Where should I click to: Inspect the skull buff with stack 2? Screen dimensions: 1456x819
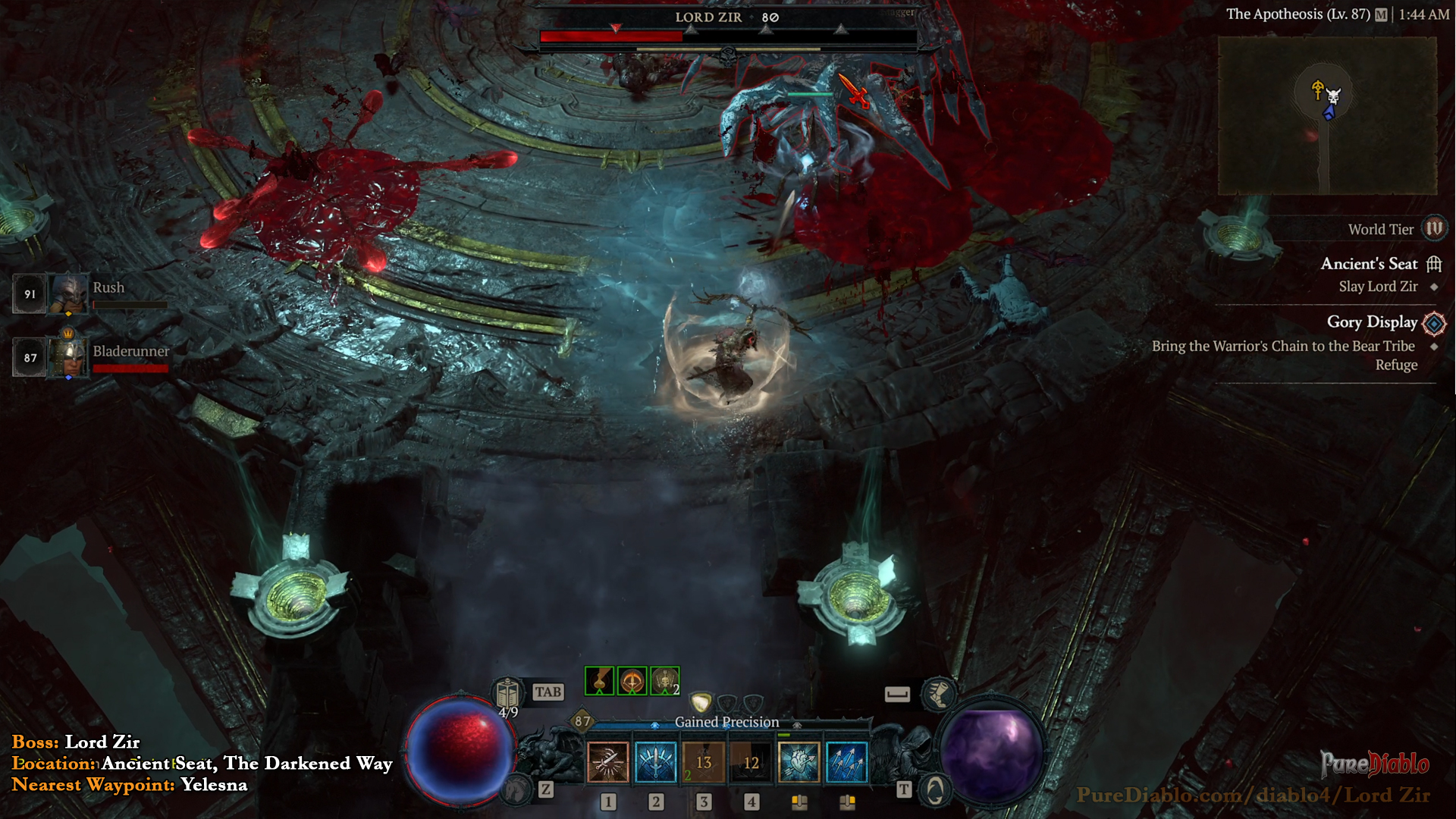664,681
